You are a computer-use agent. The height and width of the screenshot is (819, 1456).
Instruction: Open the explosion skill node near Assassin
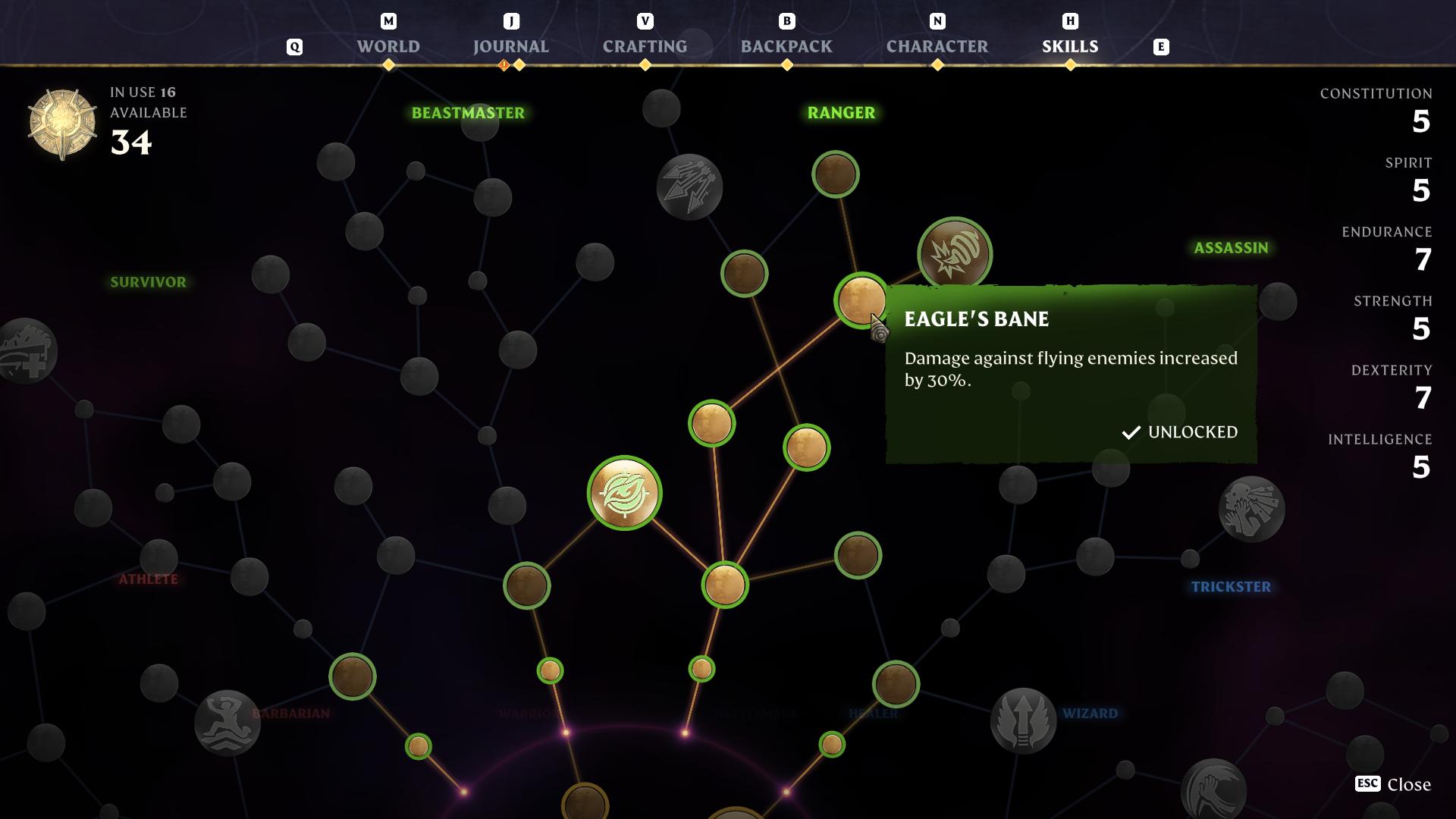click(954, 255)
